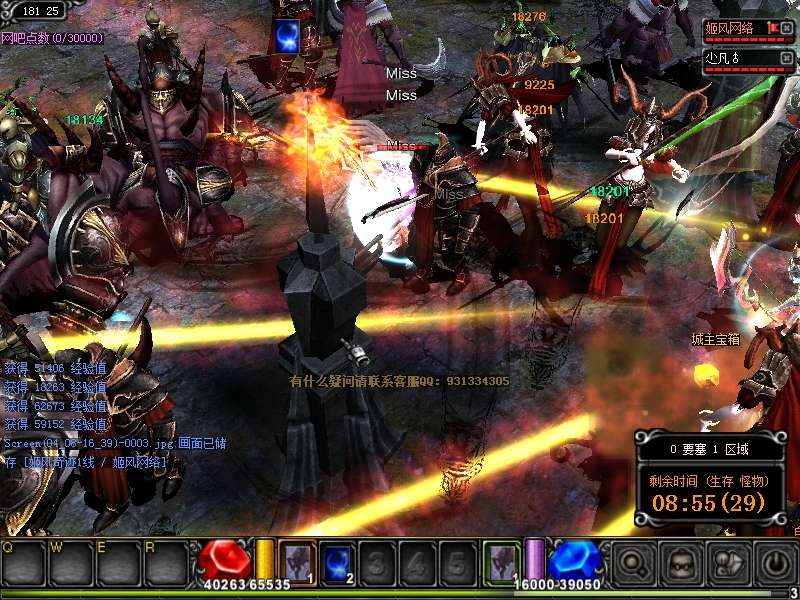The width and height of the screenshot is (800, 600).
Task: Open the magnifying glass menu button
Action: 634,564
